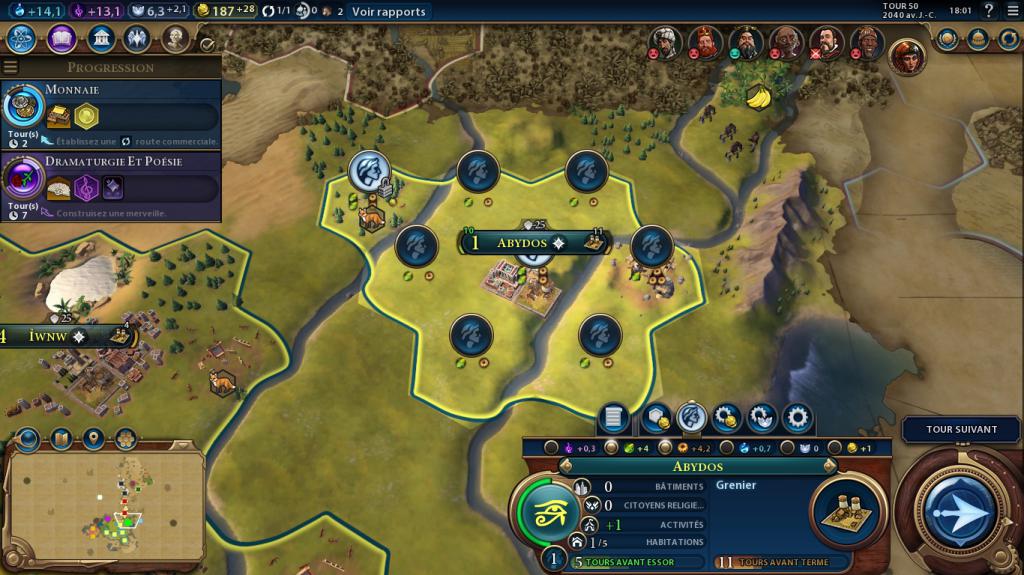Toggle the manage citizens head button

691,418
